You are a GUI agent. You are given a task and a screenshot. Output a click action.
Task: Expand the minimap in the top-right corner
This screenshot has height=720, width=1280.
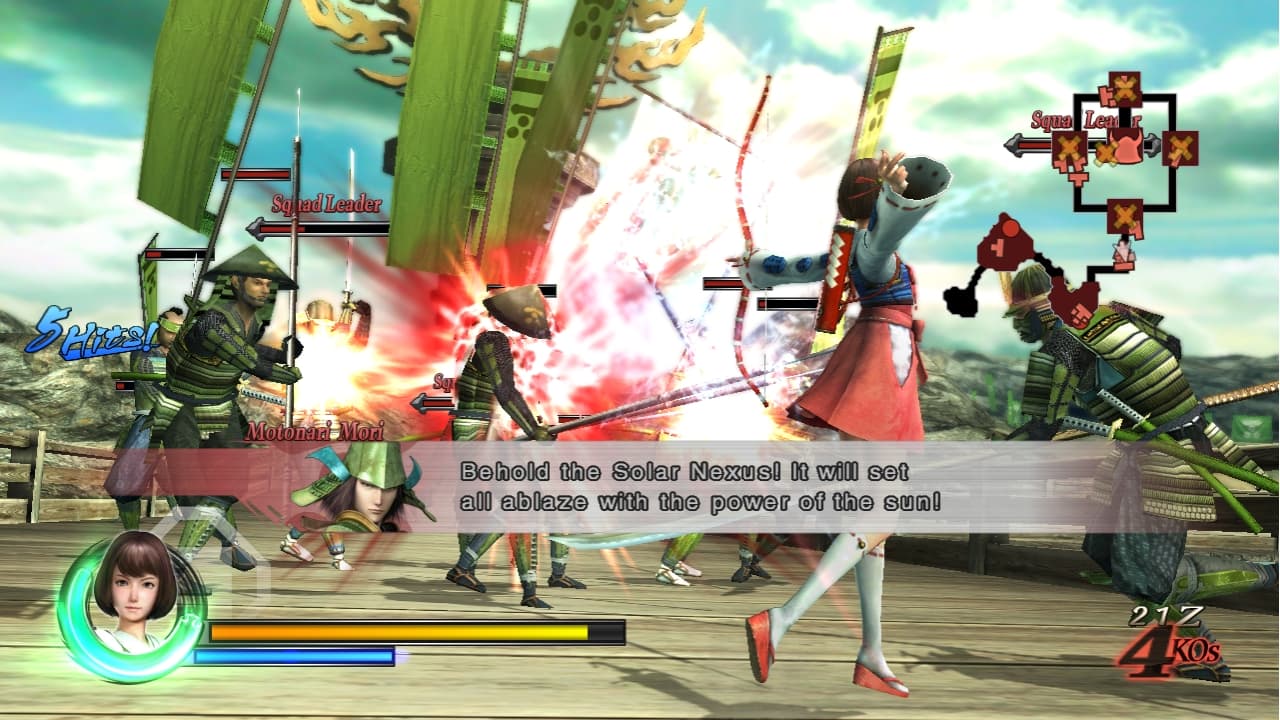click(x=1125, y=150)
